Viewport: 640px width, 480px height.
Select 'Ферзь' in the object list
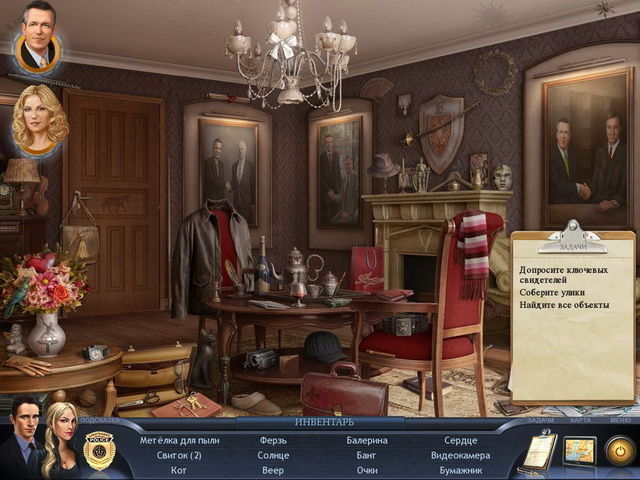tap(273, 440)
